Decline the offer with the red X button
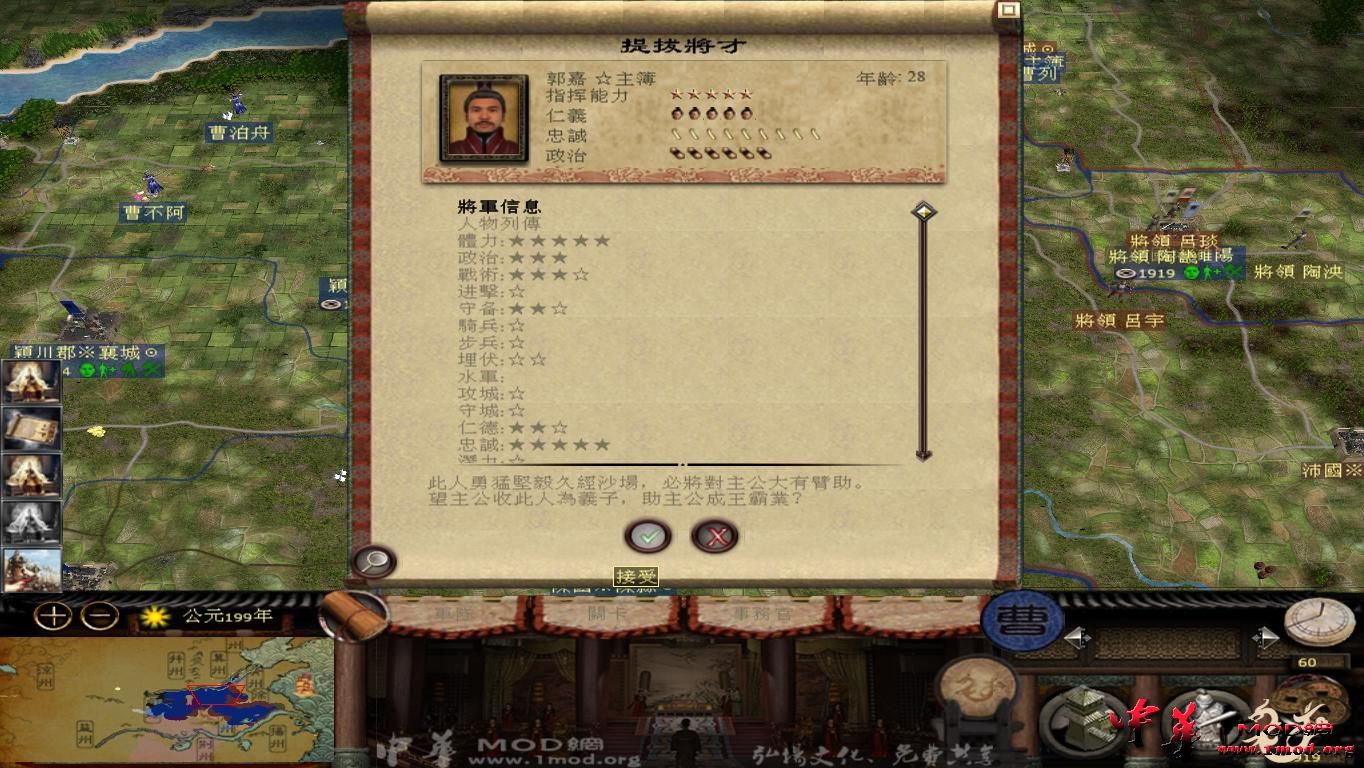 (714, 536)
